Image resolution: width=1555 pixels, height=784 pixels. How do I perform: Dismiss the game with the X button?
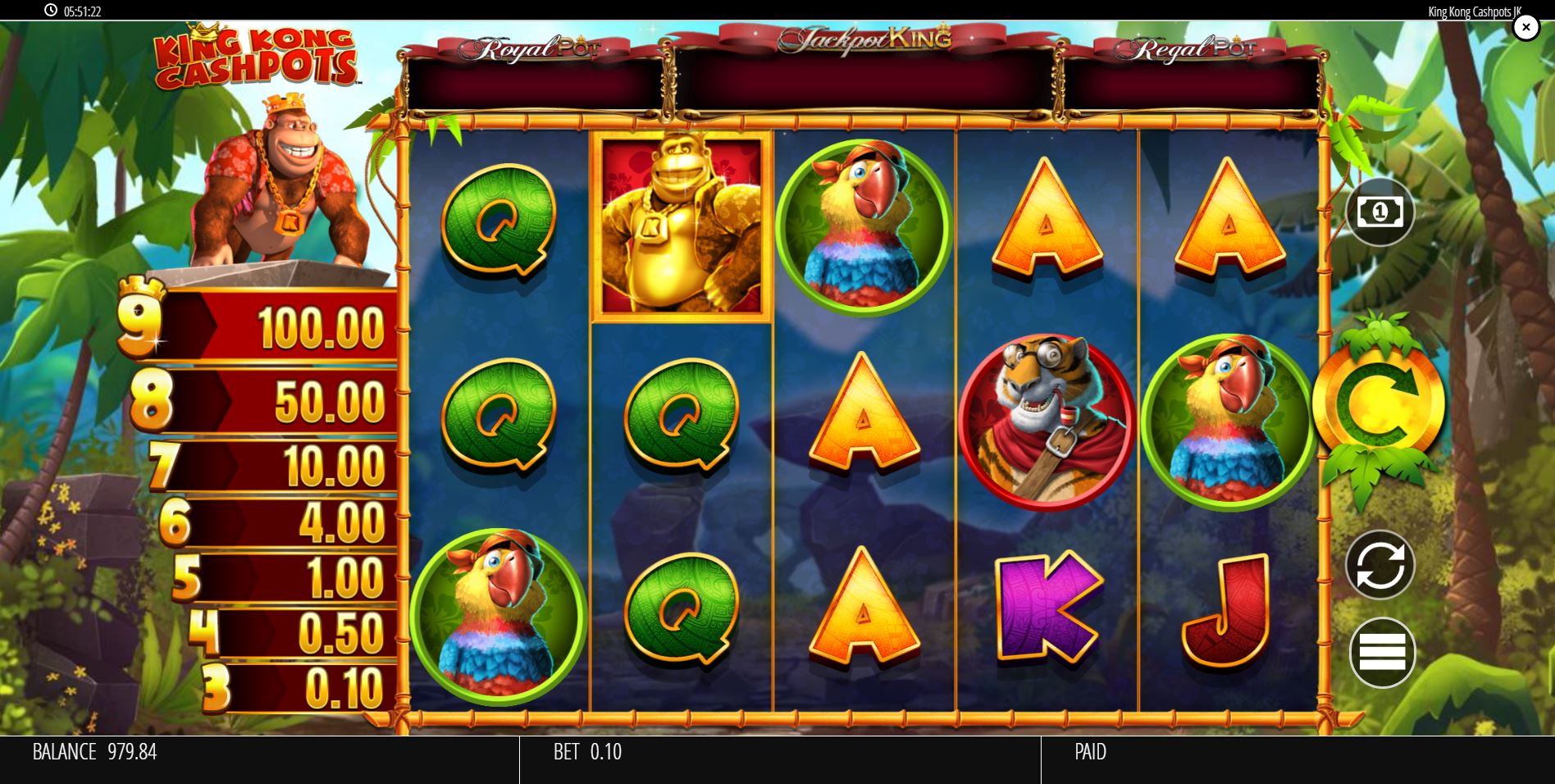click(x=1525, y=27)
